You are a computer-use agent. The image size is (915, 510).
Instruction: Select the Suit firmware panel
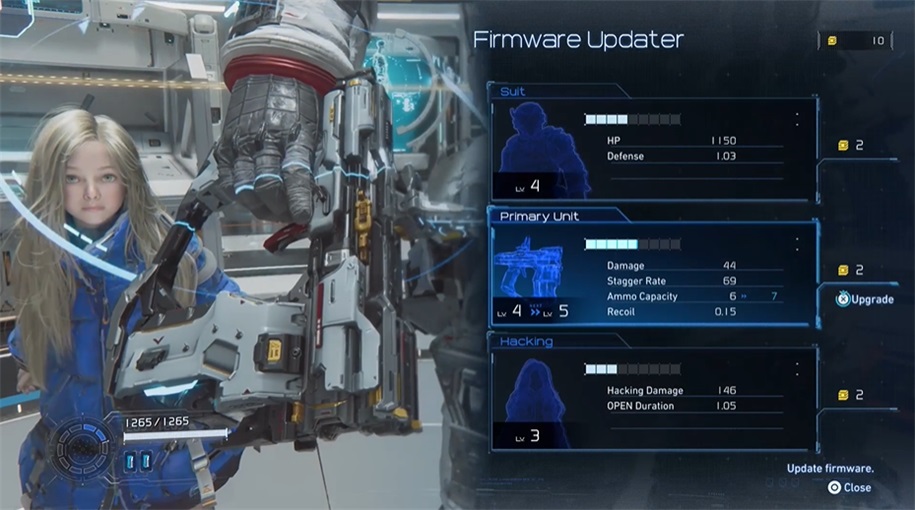[x=652, y=147]
